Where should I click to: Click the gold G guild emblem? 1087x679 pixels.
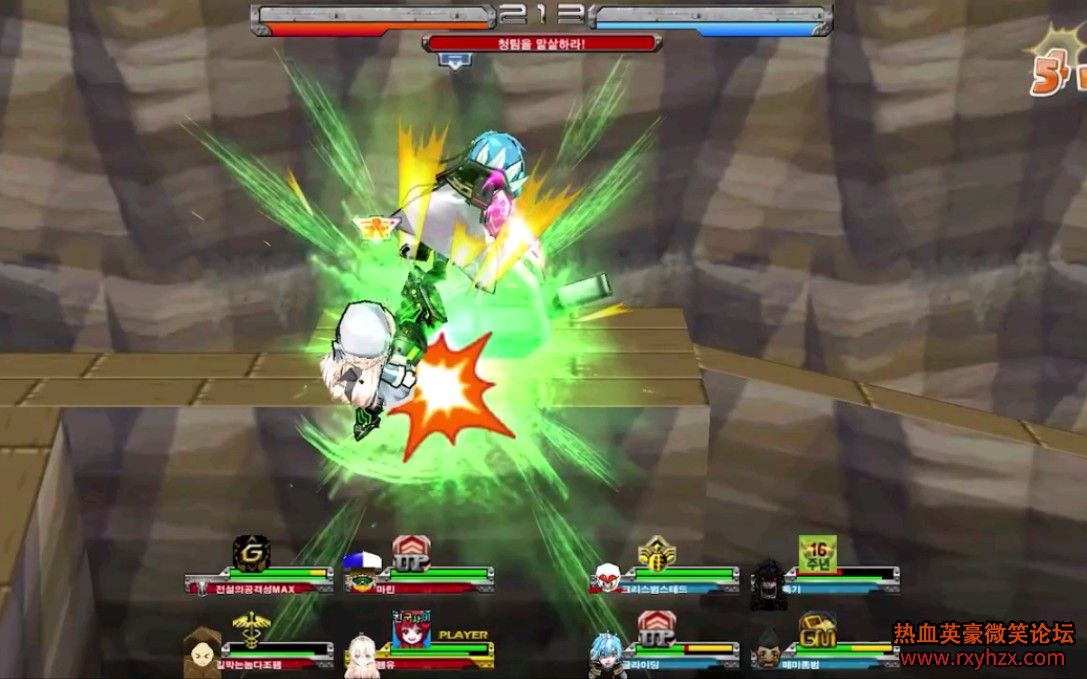251,551
